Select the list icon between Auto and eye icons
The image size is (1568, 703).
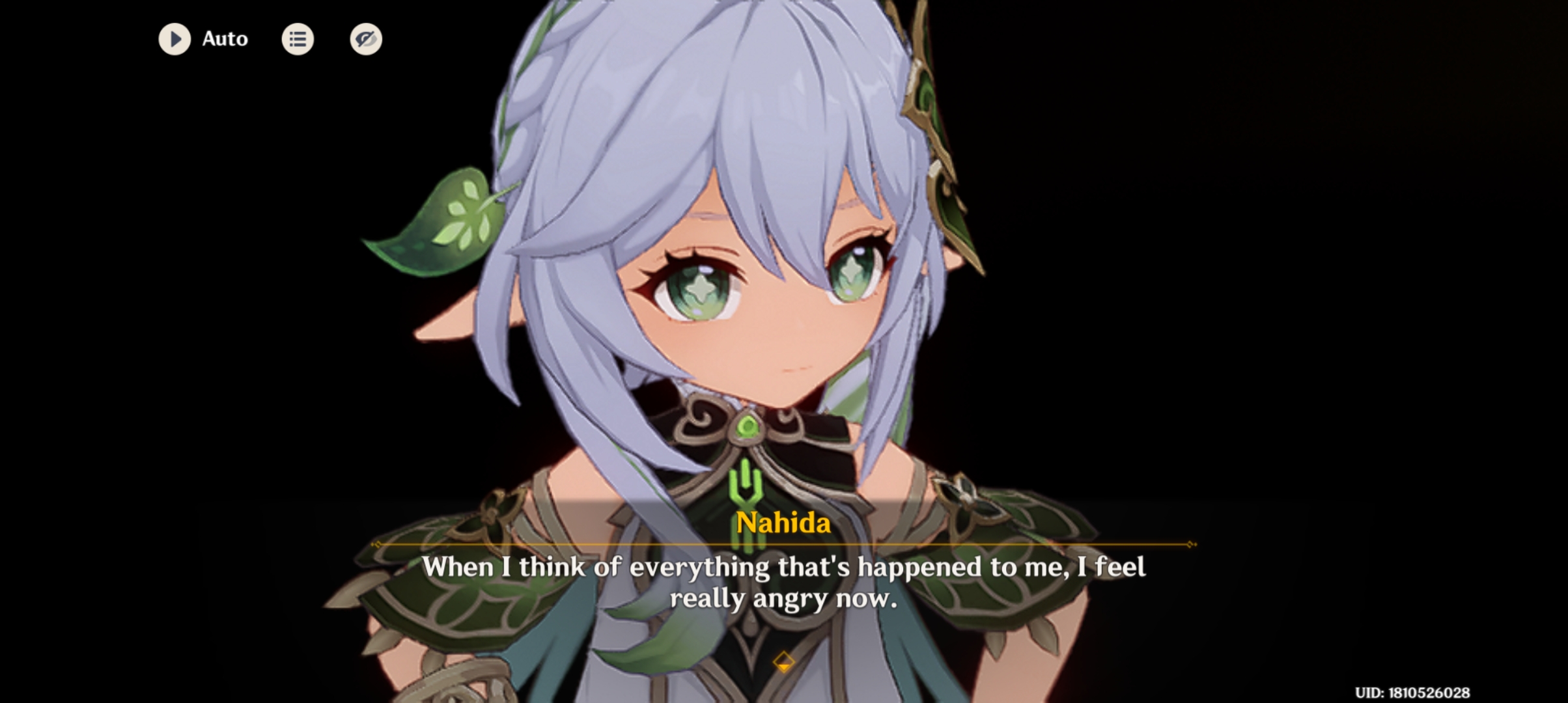pos(298,39)
